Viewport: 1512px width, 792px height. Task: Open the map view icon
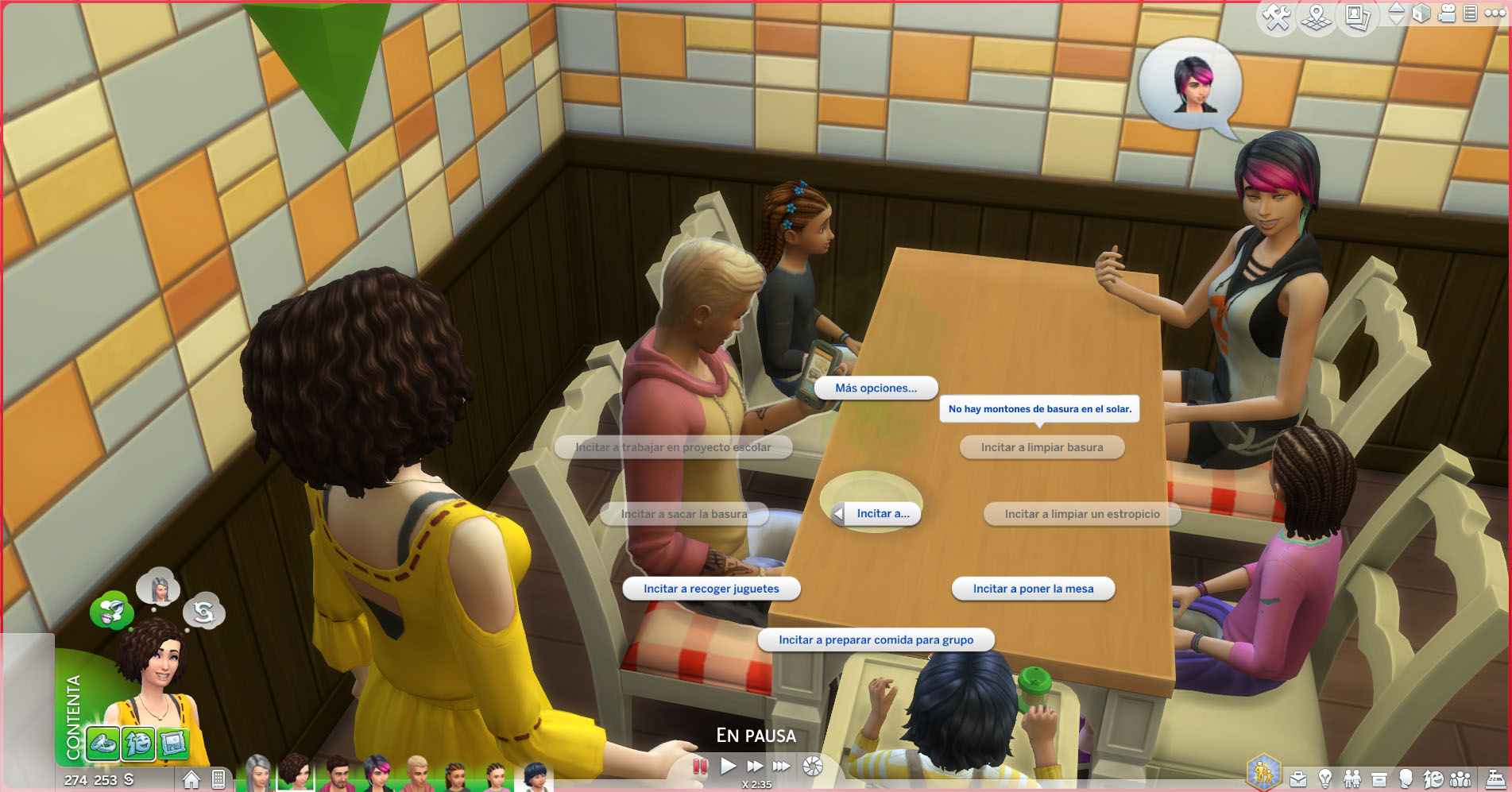[1317, 17]
